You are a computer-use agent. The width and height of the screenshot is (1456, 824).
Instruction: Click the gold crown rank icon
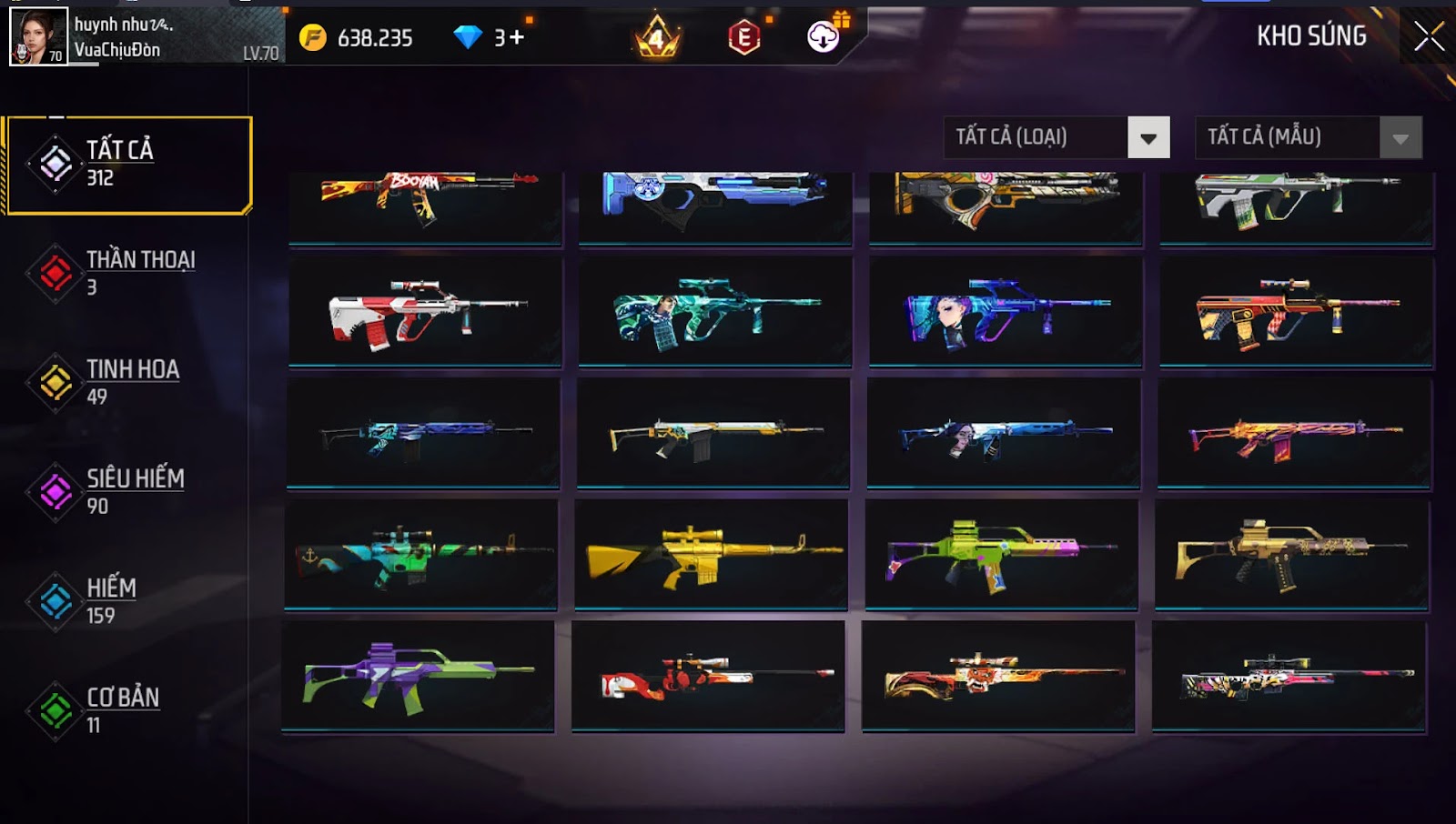[x=657, y=37]
